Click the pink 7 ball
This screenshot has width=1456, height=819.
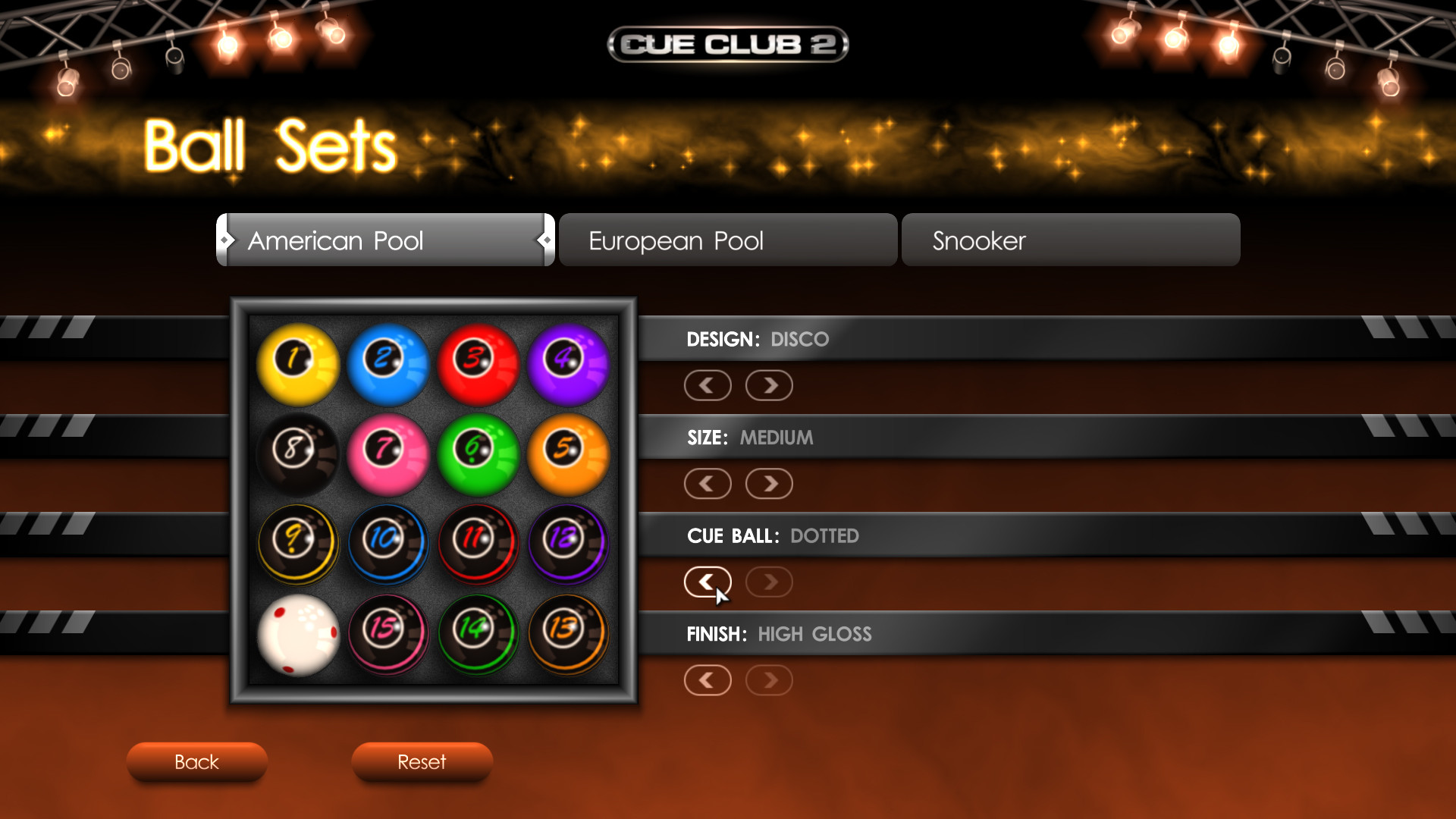pos(388,453)
